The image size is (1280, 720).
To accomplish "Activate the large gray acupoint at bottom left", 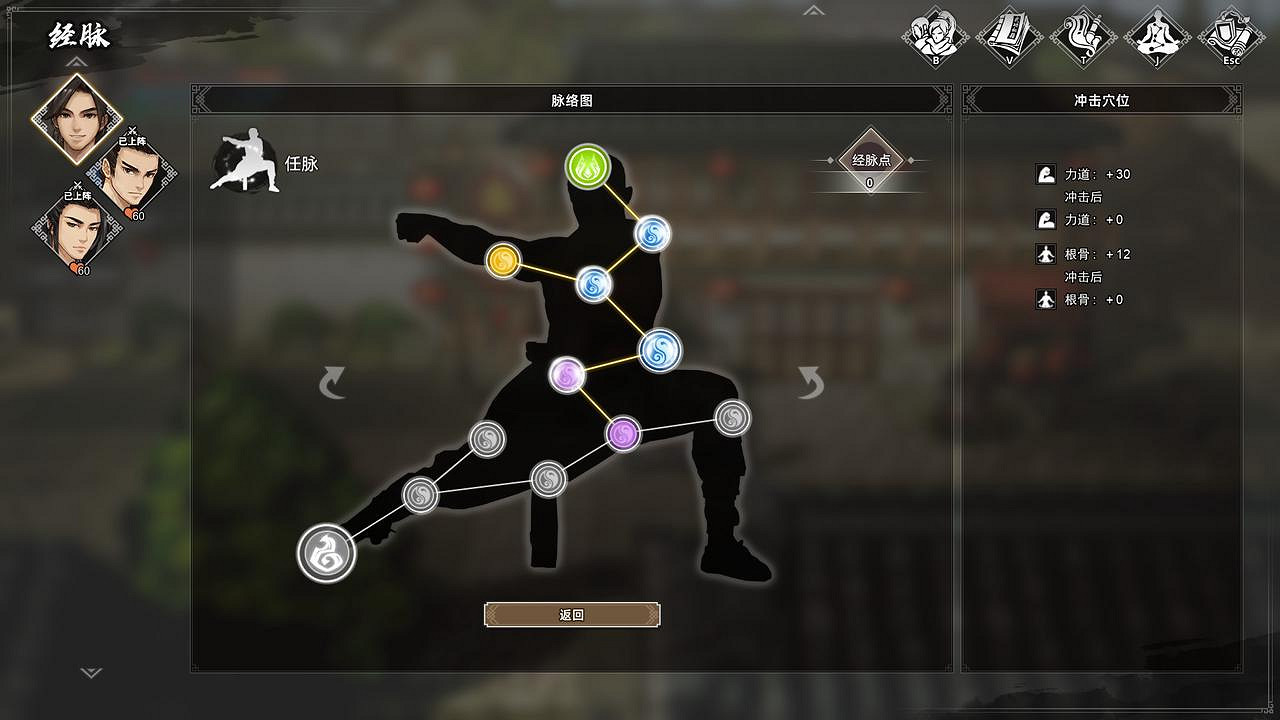I will (x=324, y=551).
